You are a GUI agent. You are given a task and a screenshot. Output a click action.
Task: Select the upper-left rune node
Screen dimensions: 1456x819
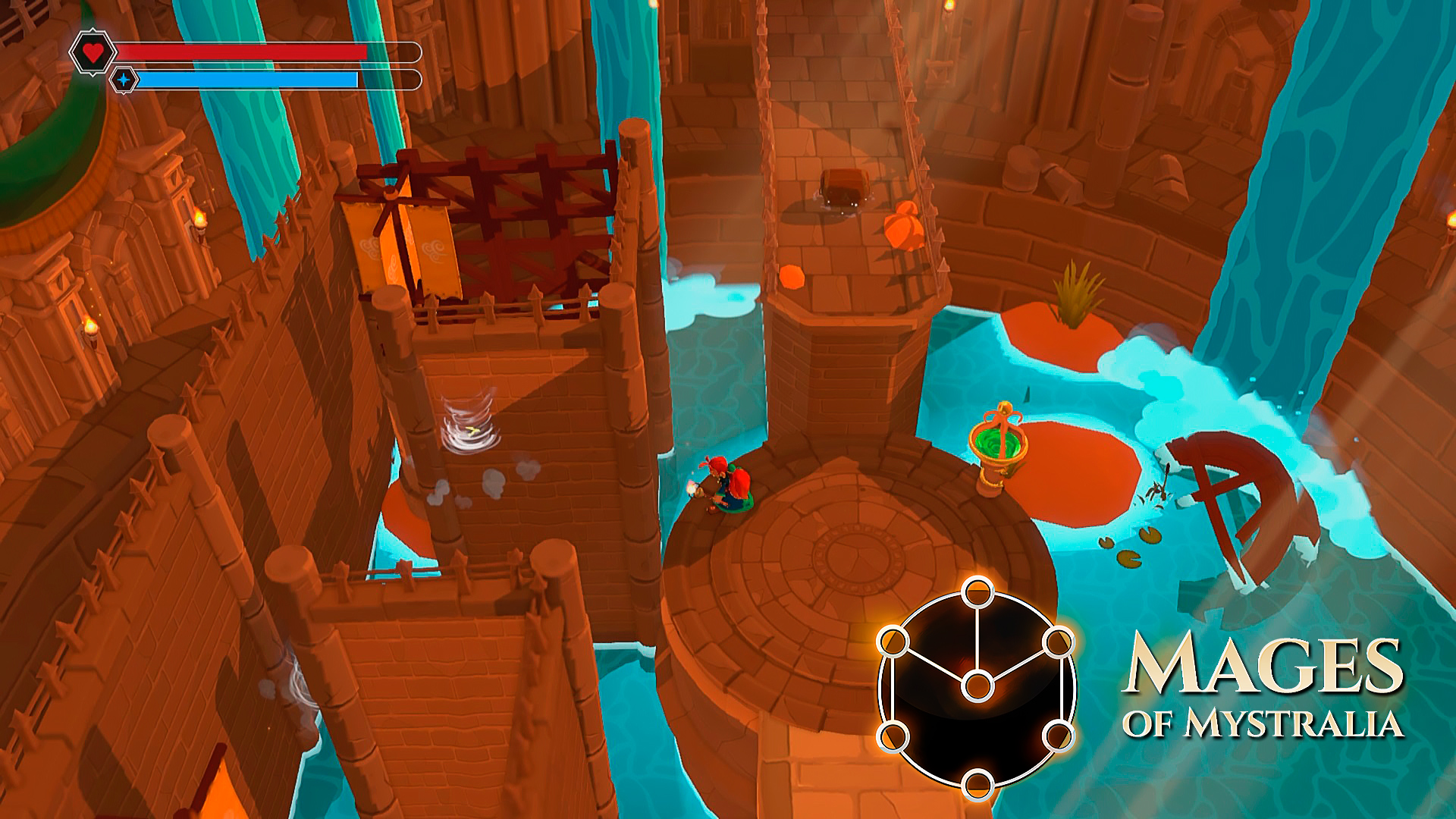(893, 642)
